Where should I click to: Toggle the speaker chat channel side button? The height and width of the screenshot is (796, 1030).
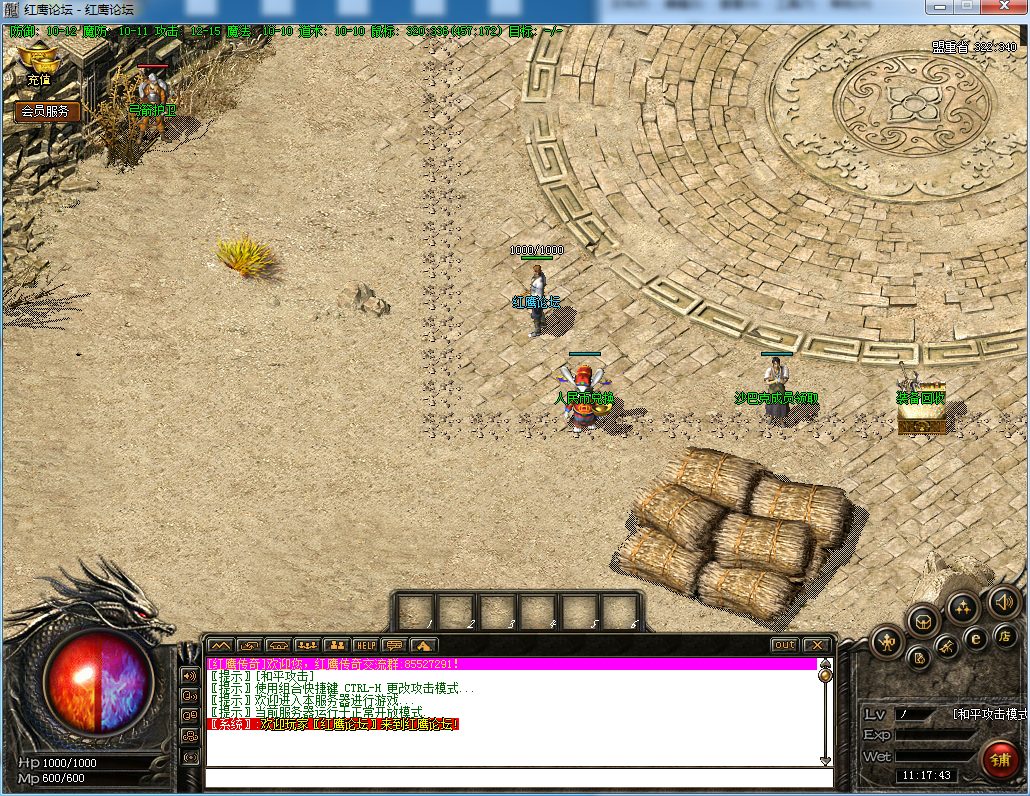(x=189, y=675)
